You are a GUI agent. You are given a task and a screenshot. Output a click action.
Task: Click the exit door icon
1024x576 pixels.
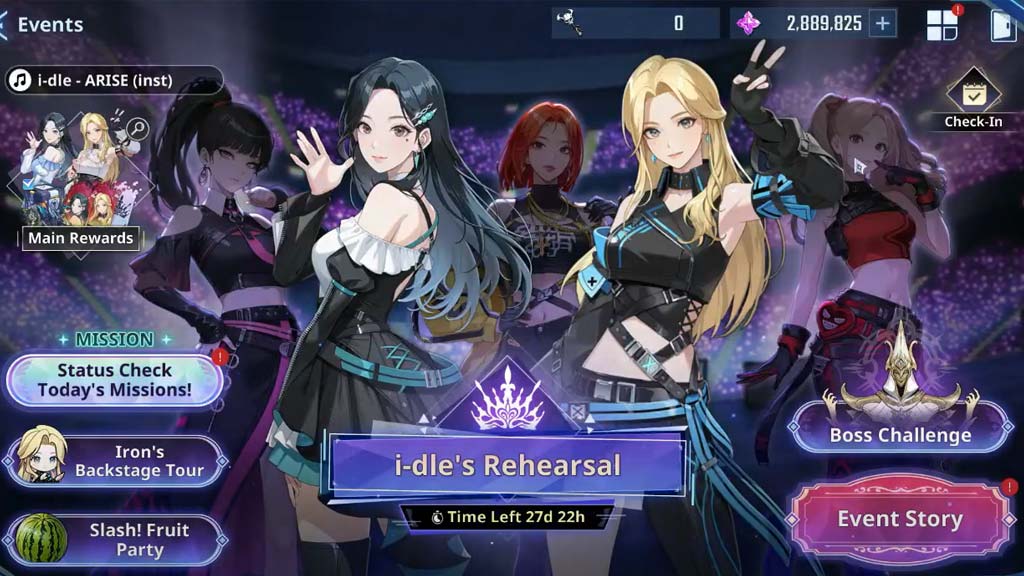(1002, 25)
